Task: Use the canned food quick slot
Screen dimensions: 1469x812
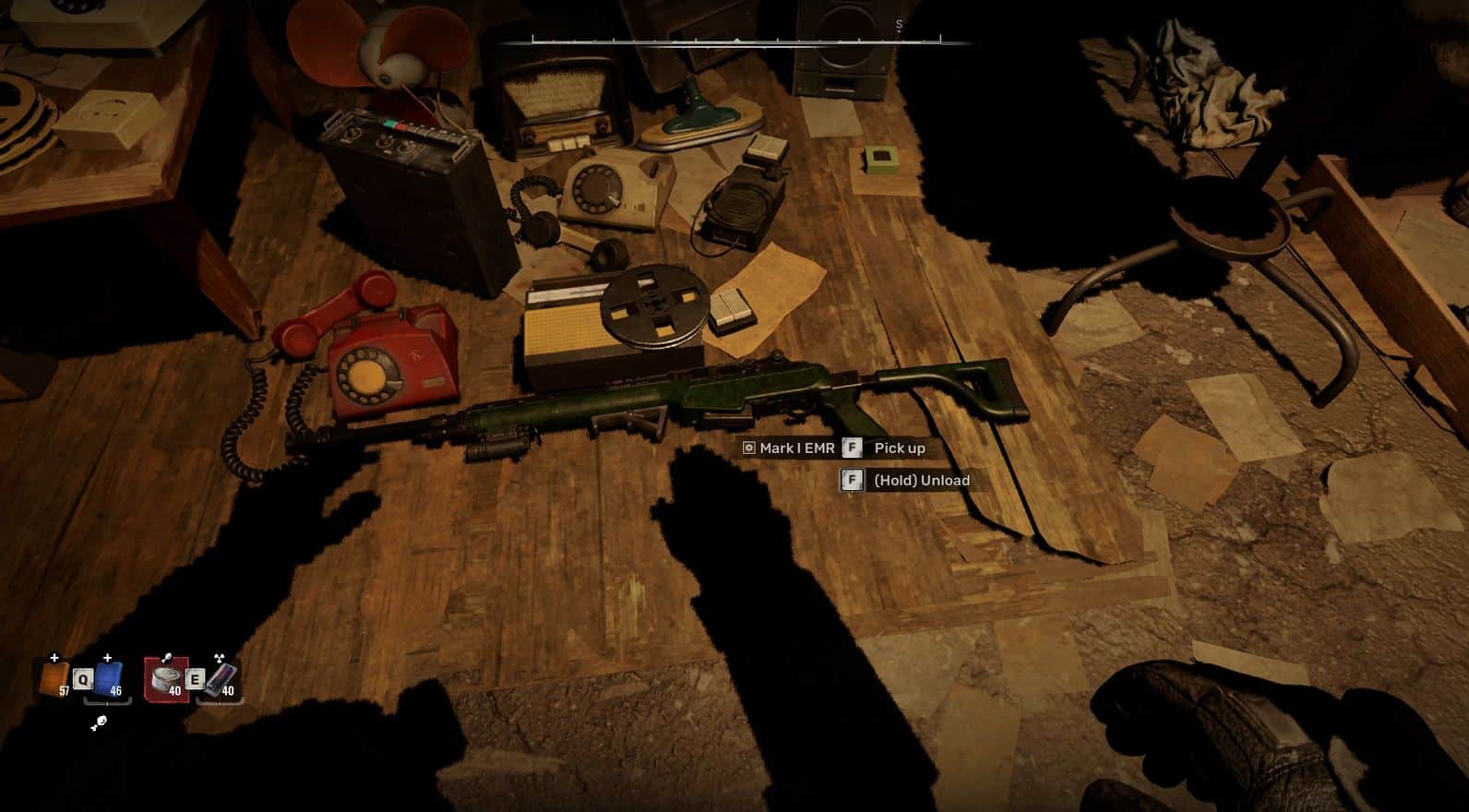Action: [x=167, y=680]
